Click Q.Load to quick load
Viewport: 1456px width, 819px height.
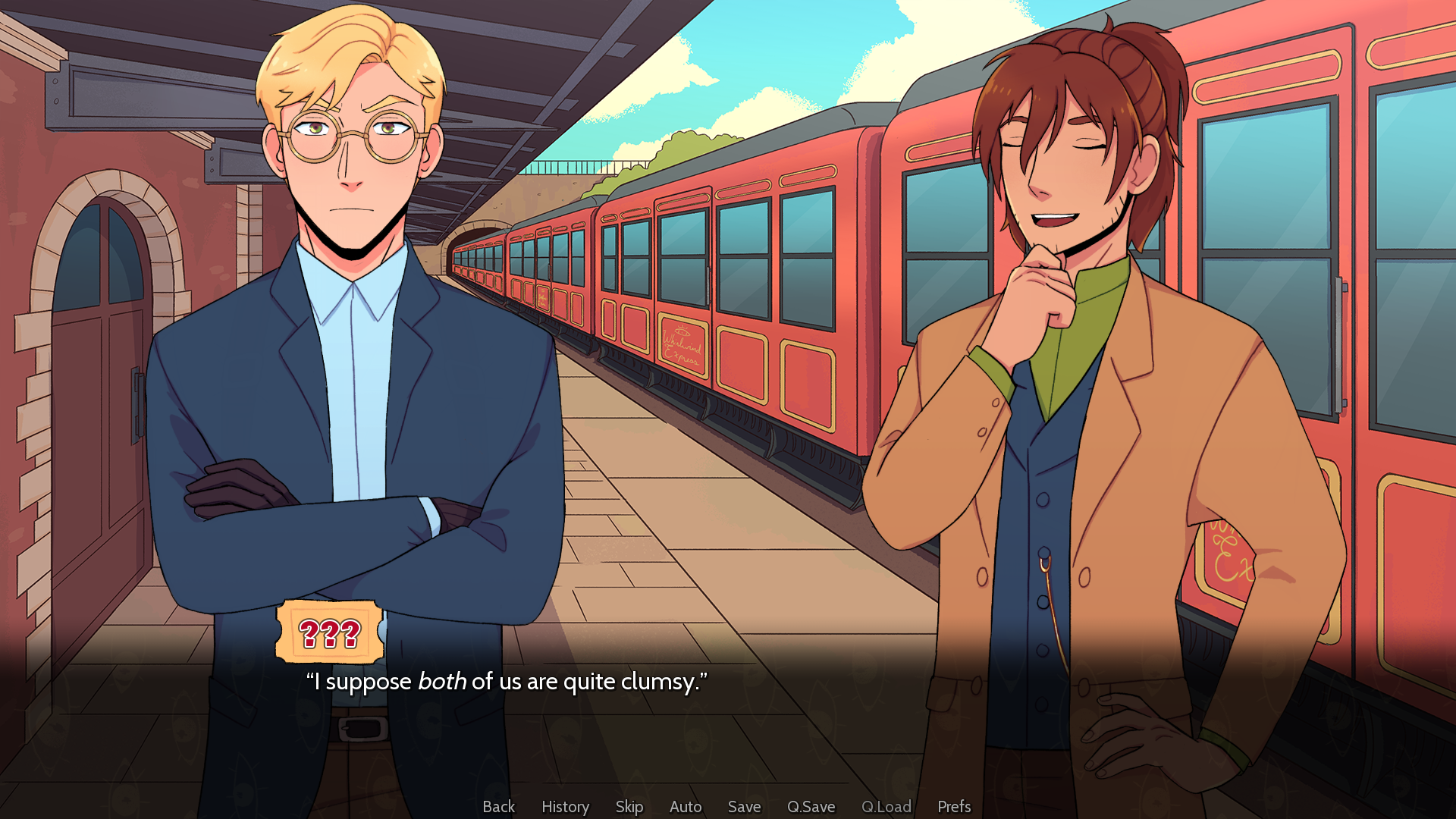point(886,806)
